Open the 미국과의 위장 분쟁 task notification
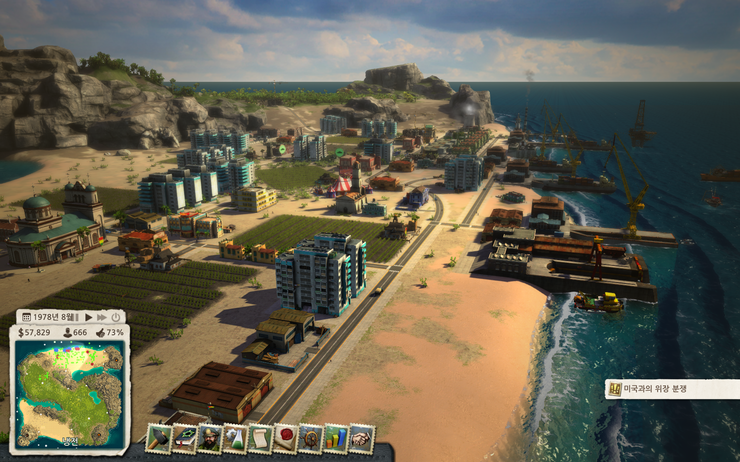This screenshot has width=740, height=462. tap(672, 389)
